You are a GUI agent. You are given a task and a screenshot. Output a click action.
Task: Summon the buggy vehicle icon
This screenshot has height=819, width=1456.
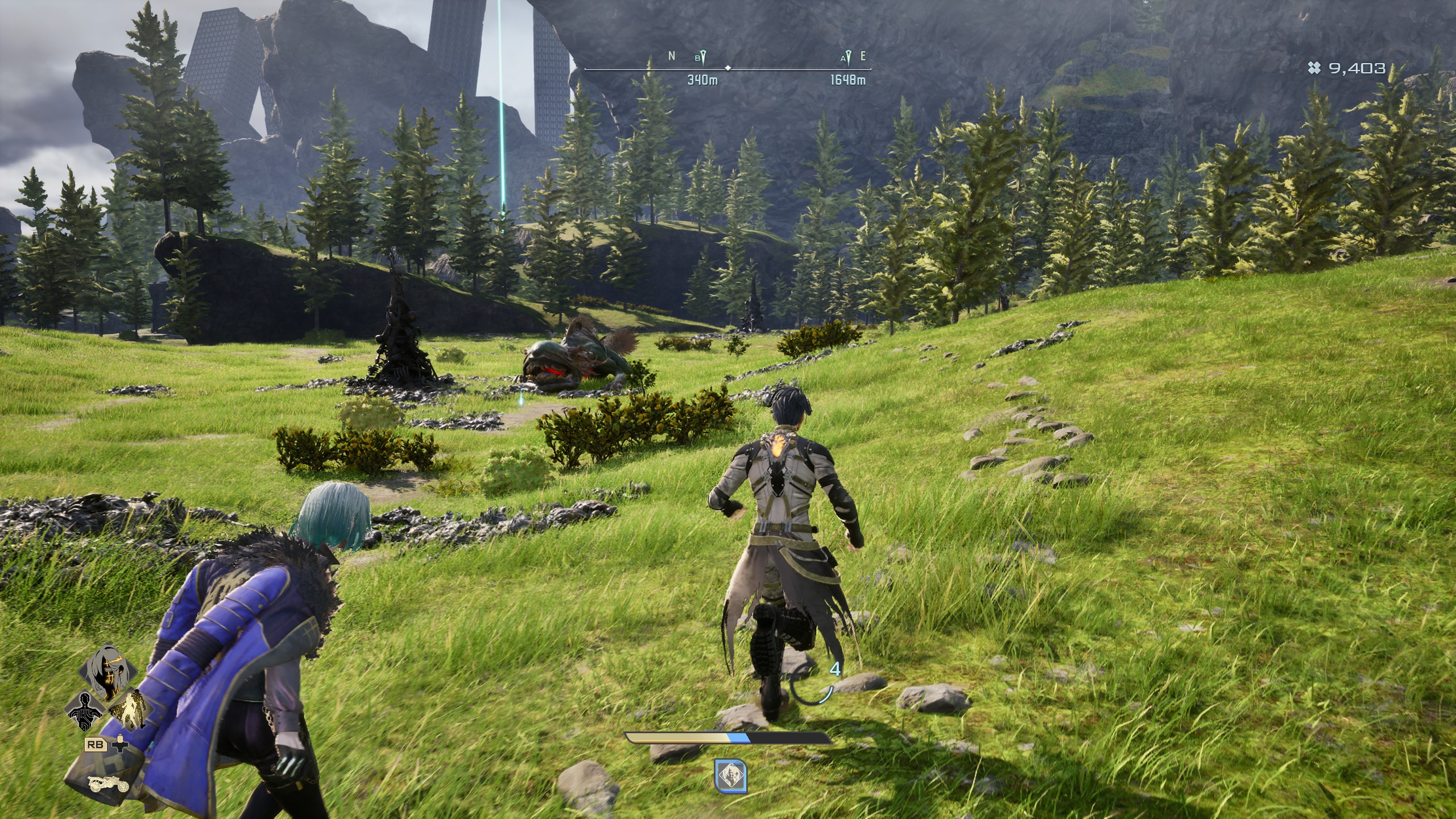coord(108,784)
